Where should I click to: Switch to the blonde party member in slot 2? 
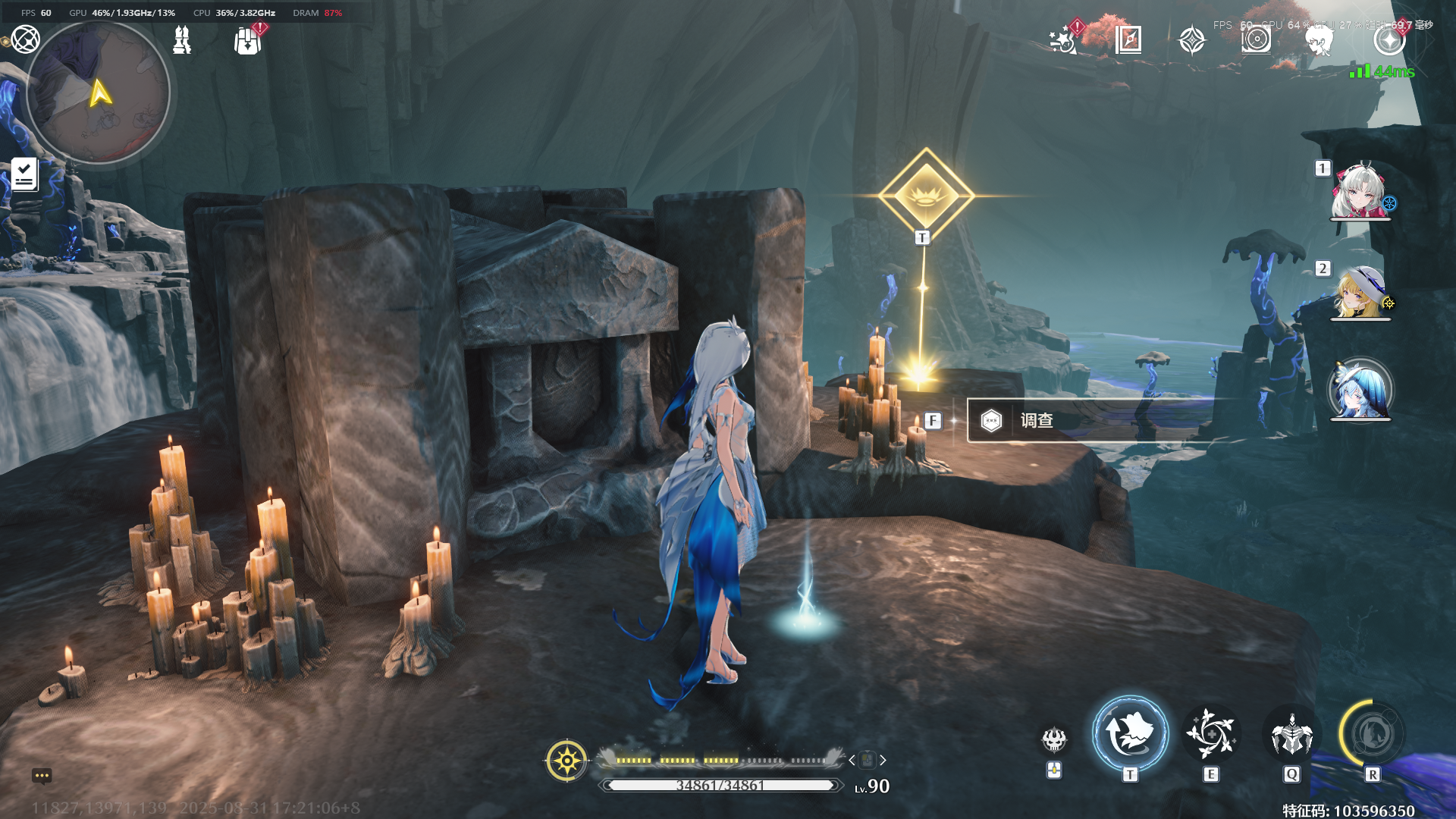point(1360,293)
